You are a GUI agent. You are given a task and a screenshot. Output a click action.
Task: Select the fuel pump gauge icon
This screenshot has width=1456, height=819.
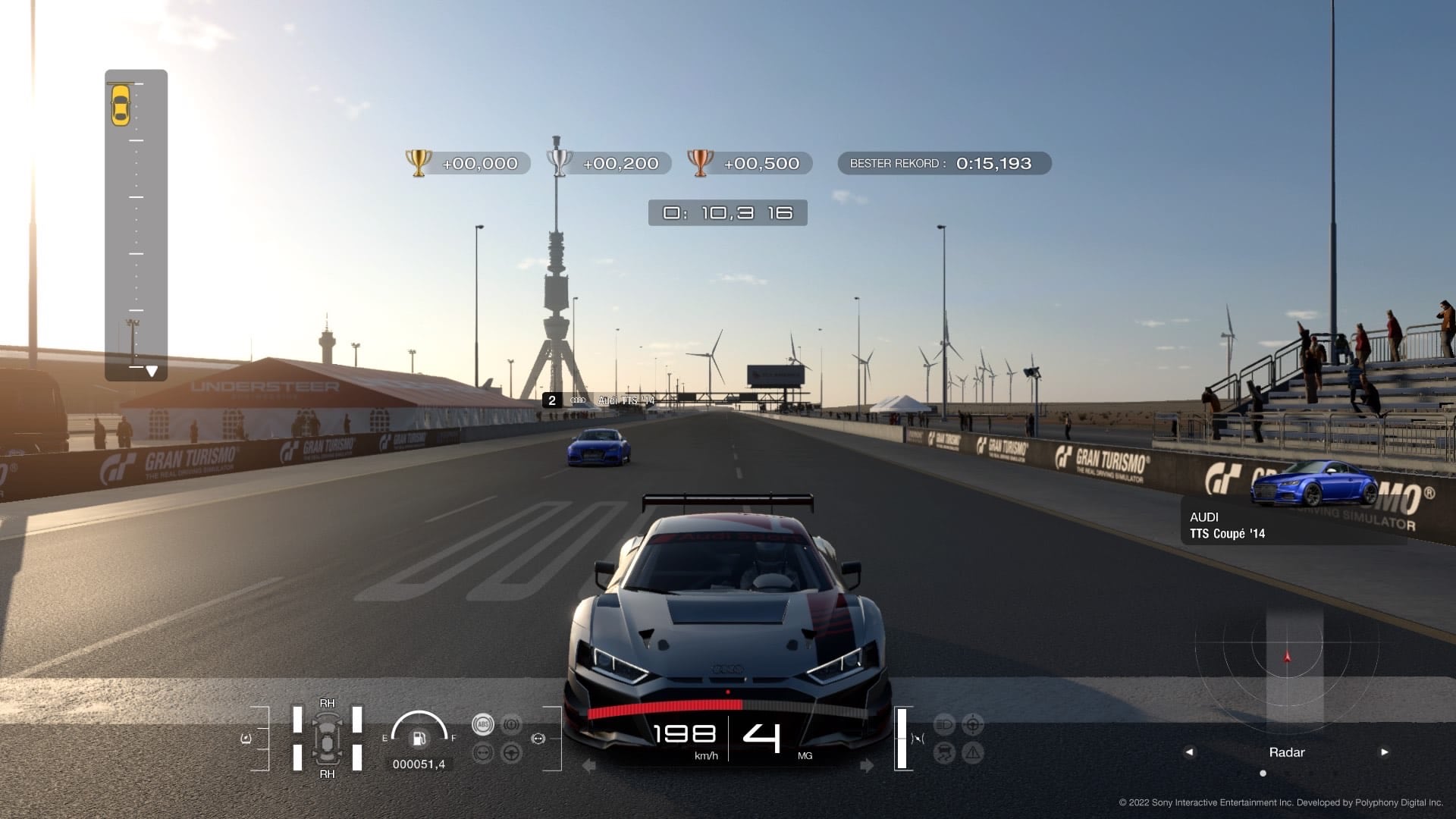click(x=418, y=739)
